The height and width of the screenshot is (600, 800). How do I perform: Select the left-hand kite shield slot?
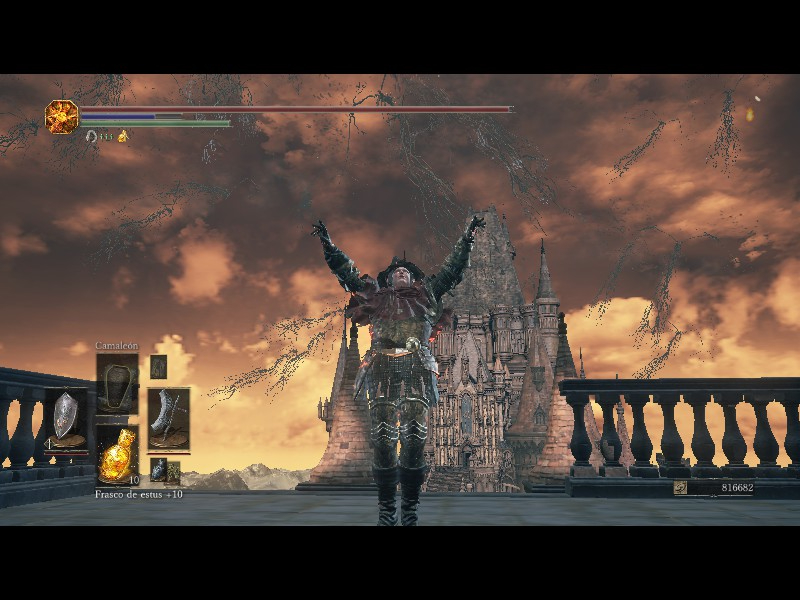point(65,418)
